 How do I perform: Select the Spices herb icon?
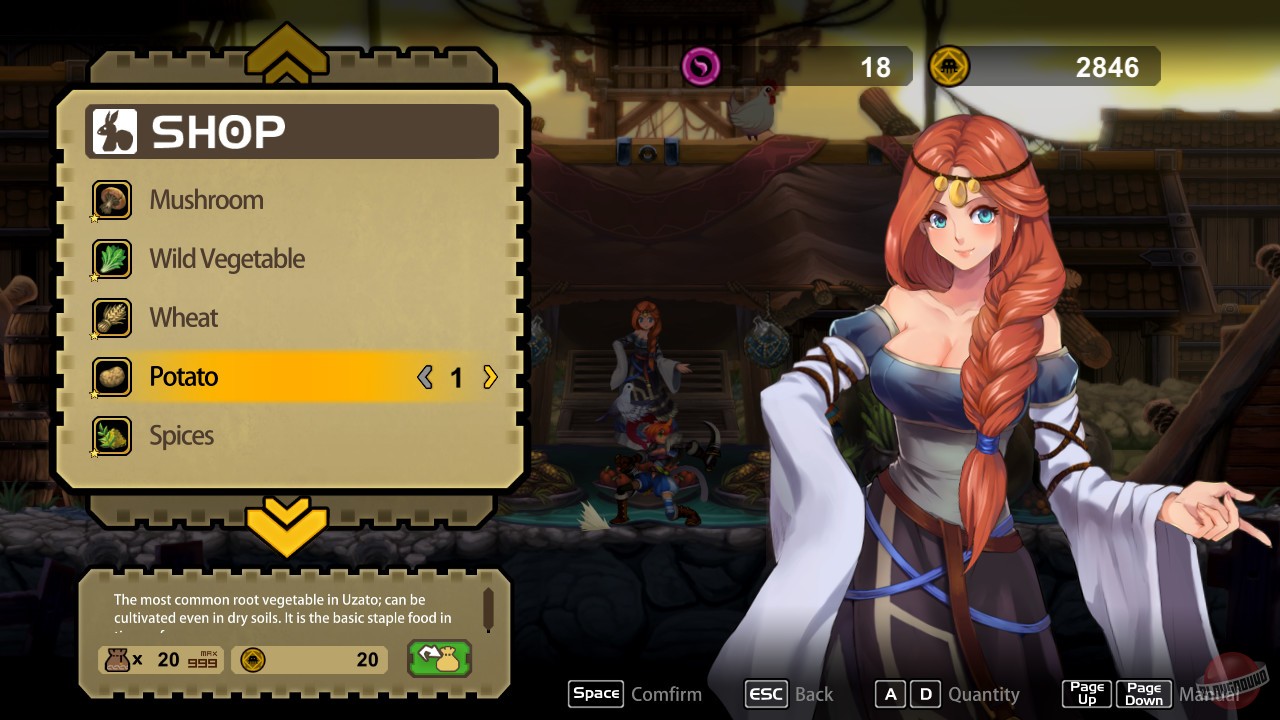point(111,436)
